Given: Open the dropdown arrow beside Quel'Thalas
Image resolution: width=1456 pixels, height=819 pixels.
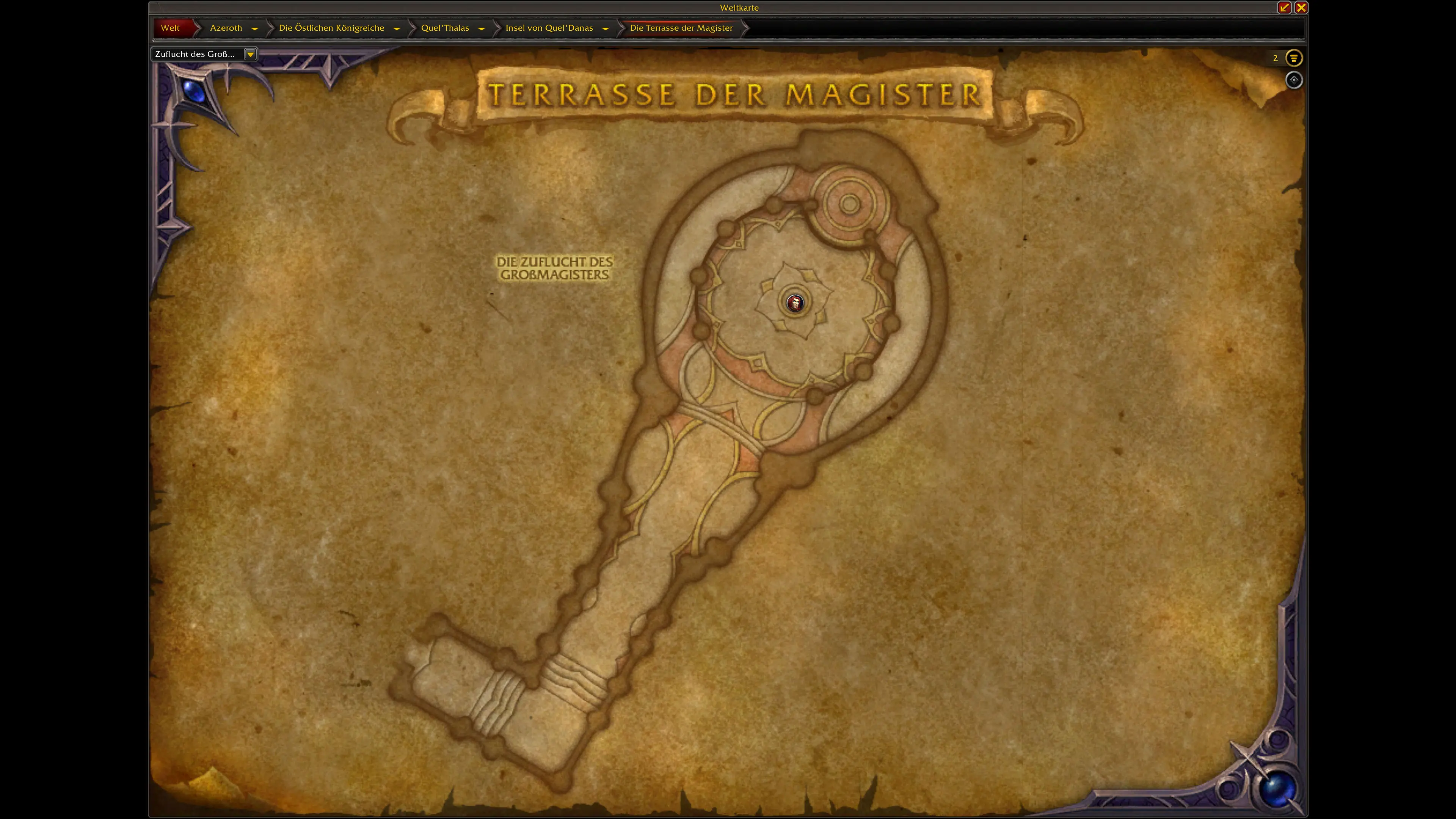Looking at the screenshot, I should [482, 28].
